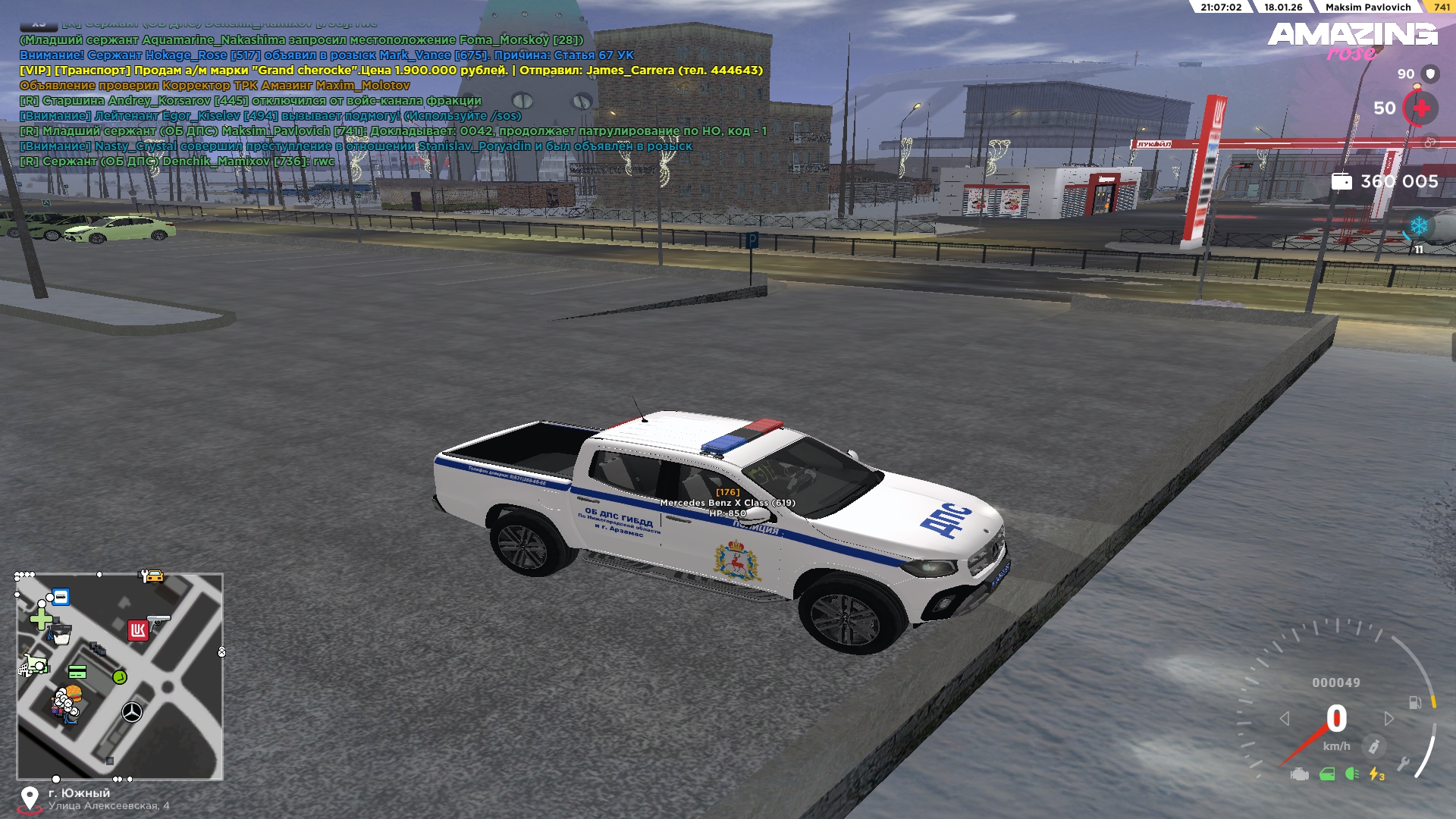Click the green clock marker on minimap
The width and height of the screenshot is (1456, 819).
pos(120,676)
